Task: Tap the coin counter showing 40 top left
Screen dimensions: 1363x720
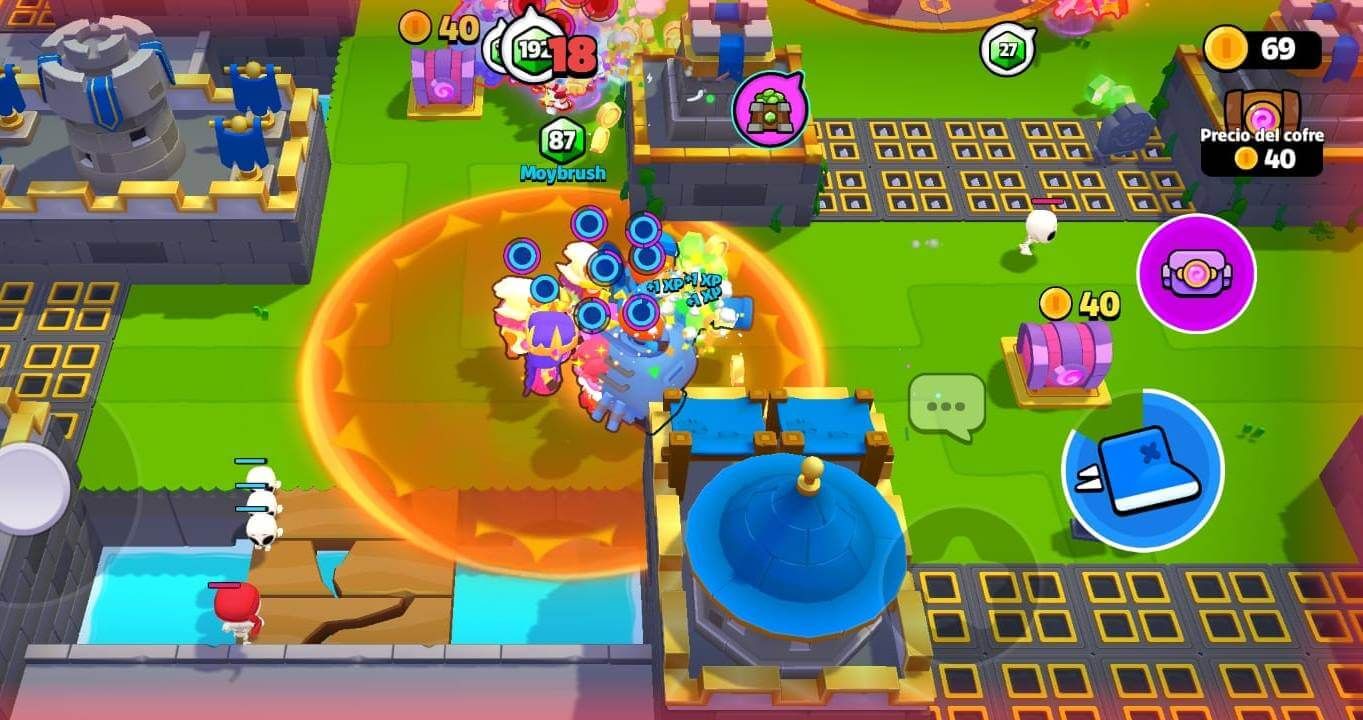Action: click(440, 27)
